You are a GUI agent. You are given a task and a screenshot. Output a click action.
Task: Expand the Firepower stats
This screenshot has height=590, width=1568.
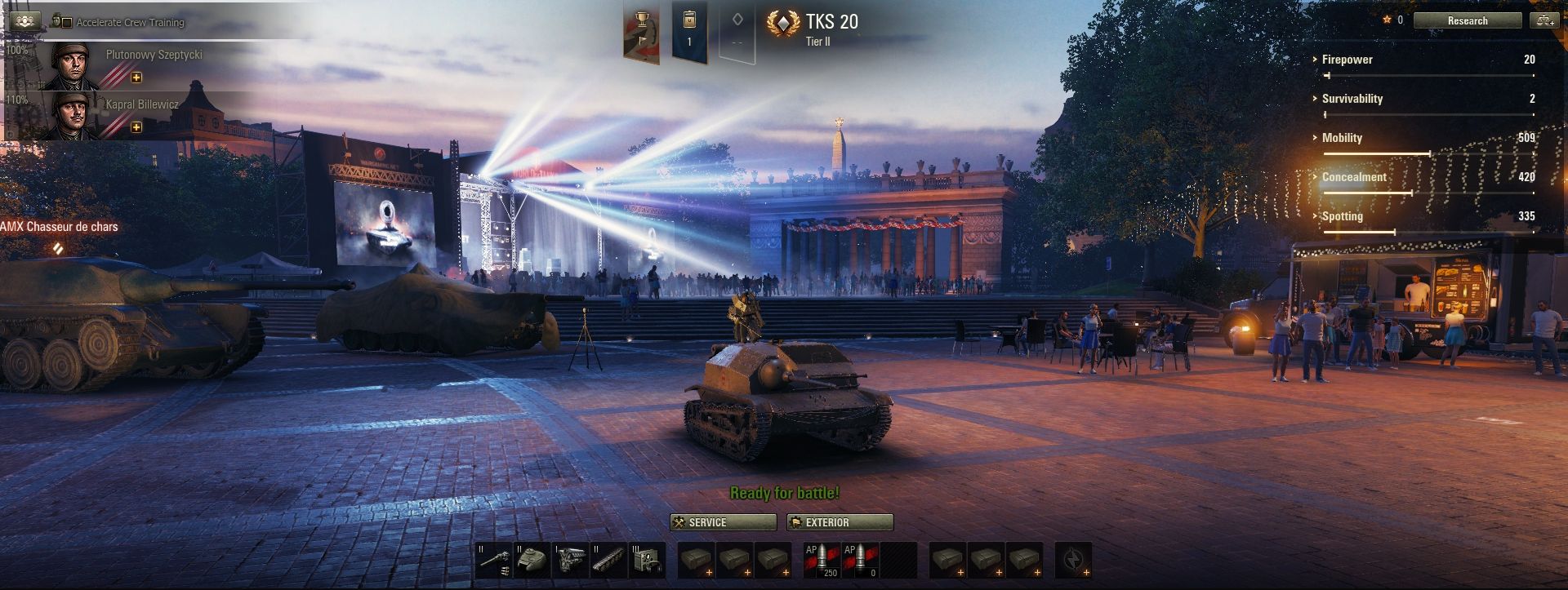tap(1347, 60)
